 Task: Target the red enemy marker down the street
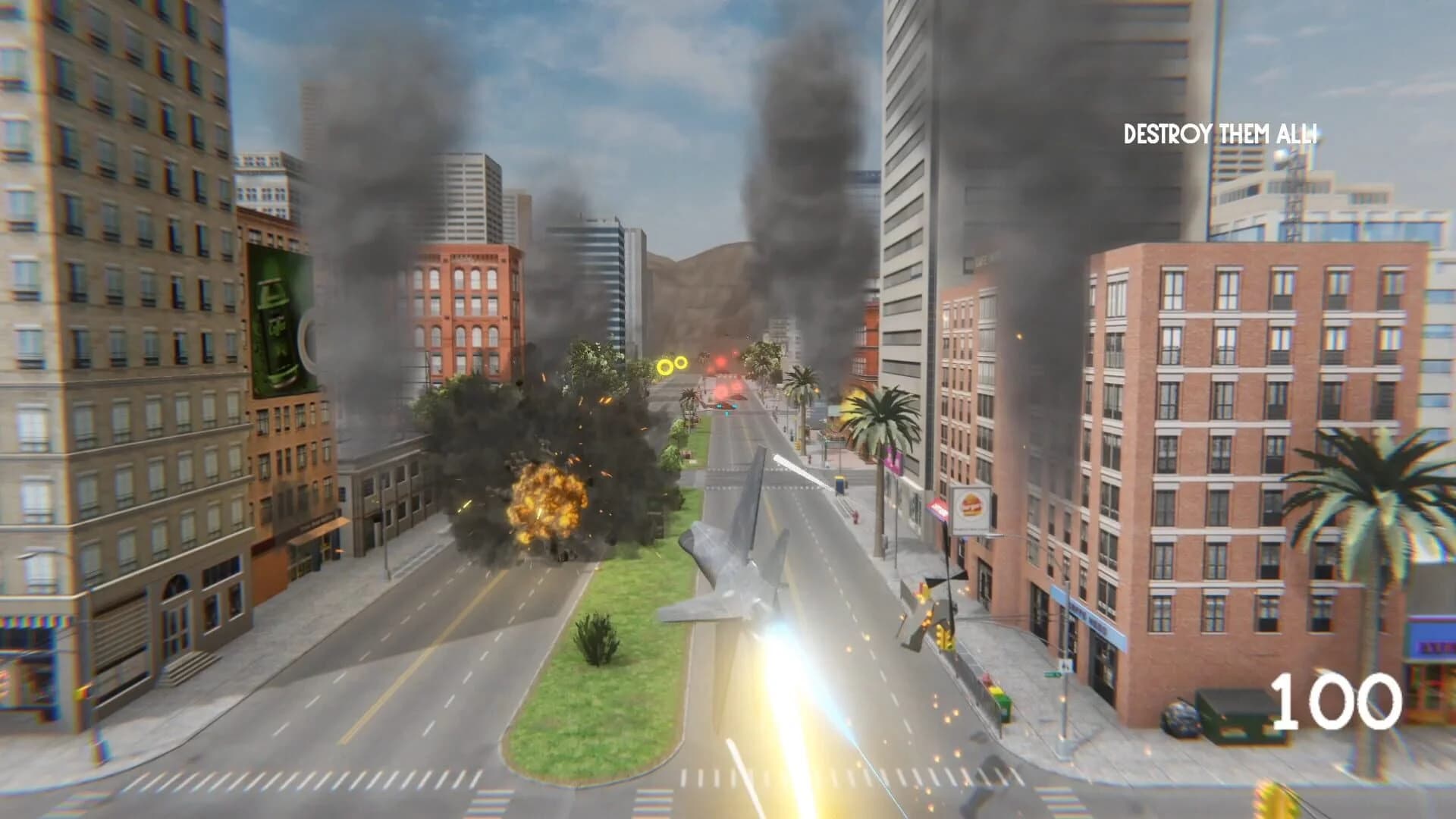click(720, 362)
